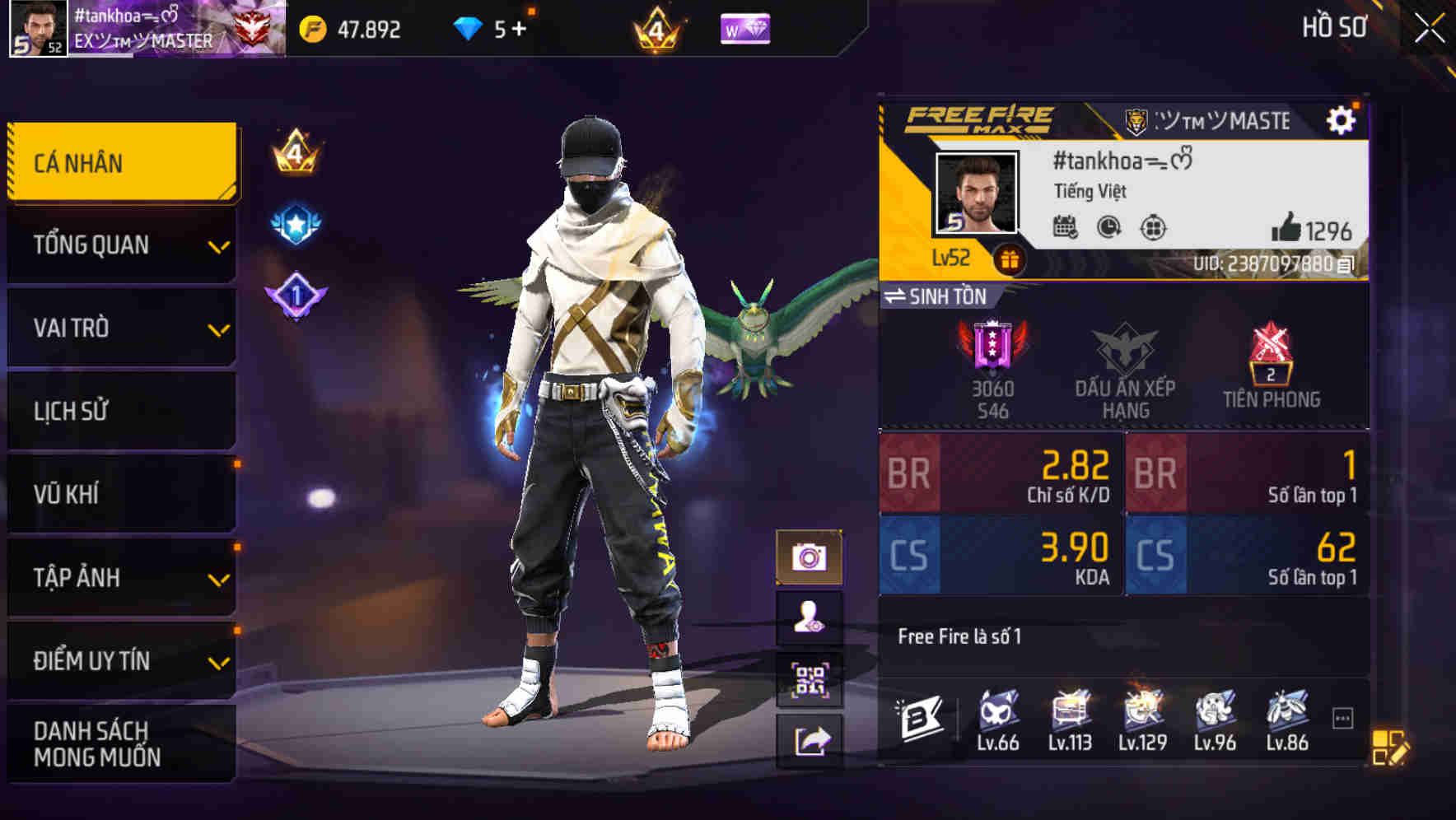Expand the TẬP ẢNH section
This screenshot has height=820, width=1456.
point(121,578)
